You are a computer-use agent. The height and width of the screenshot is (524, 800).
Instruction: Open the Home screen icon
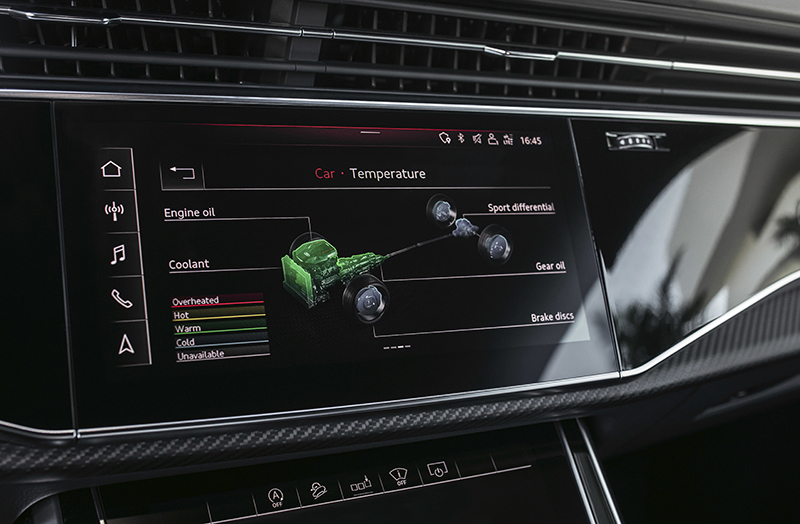pos(111,168)
